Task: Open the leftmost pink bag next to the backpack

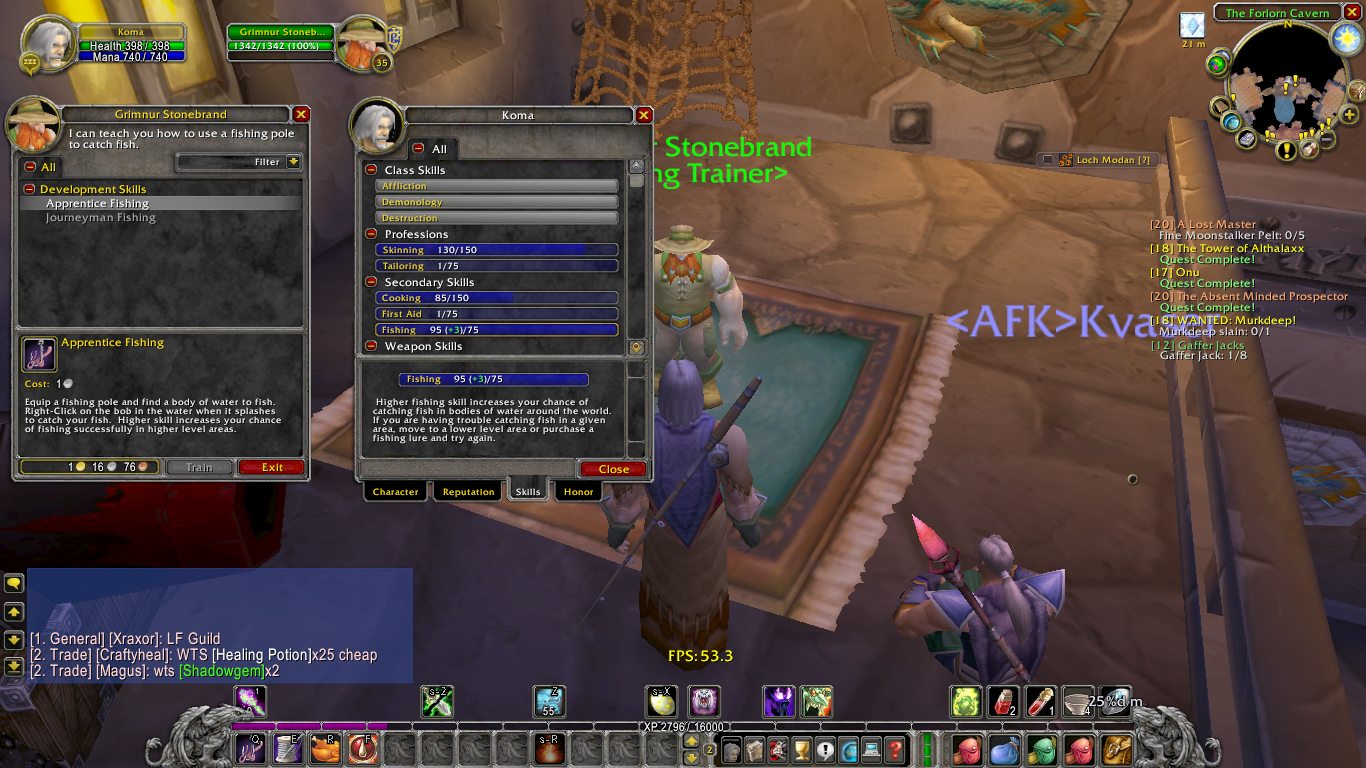Action: (966, 748)
